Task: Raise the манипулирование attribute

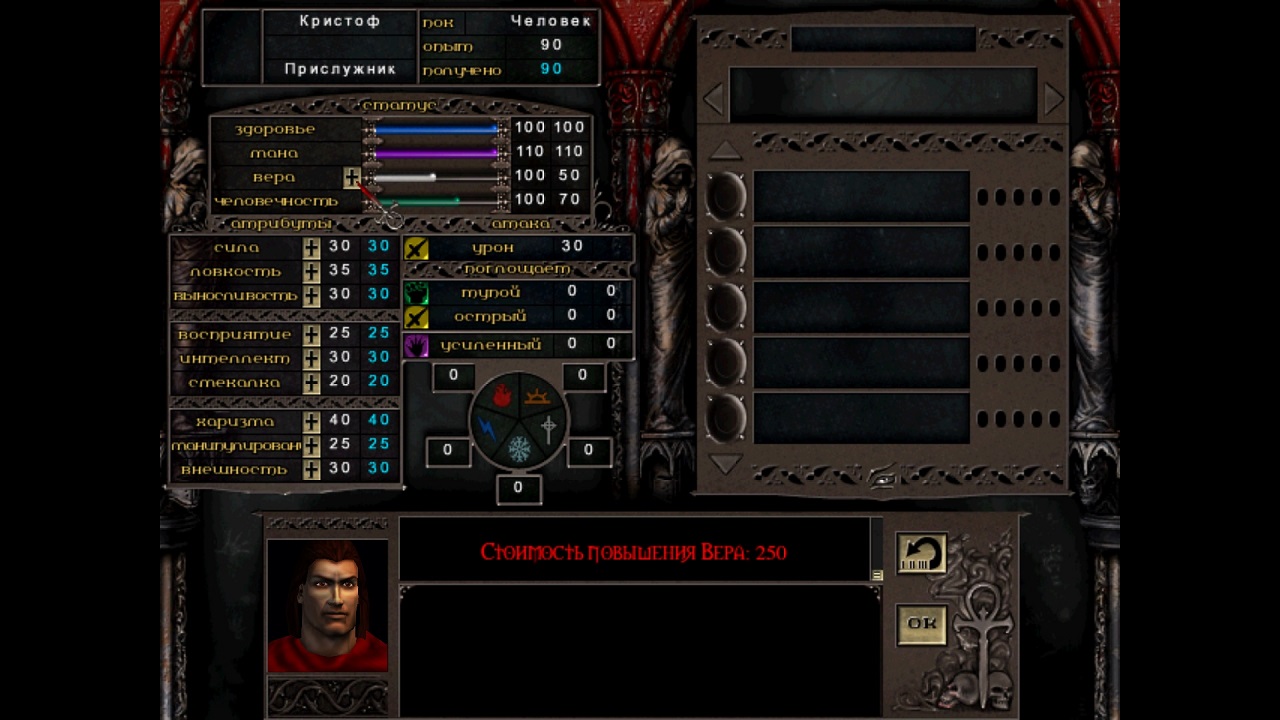Action: (312, 445)
